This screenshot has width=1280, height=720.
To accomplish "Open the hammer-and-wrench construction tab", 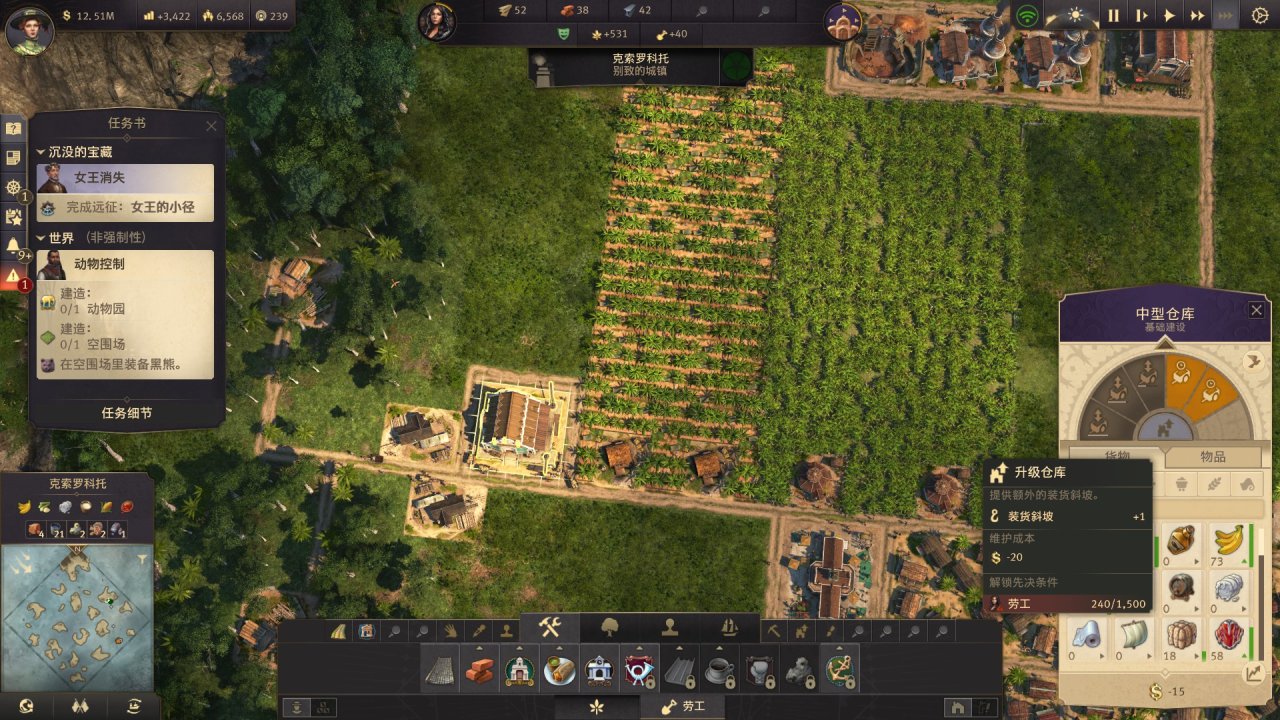I will click(x=549, y=628).
